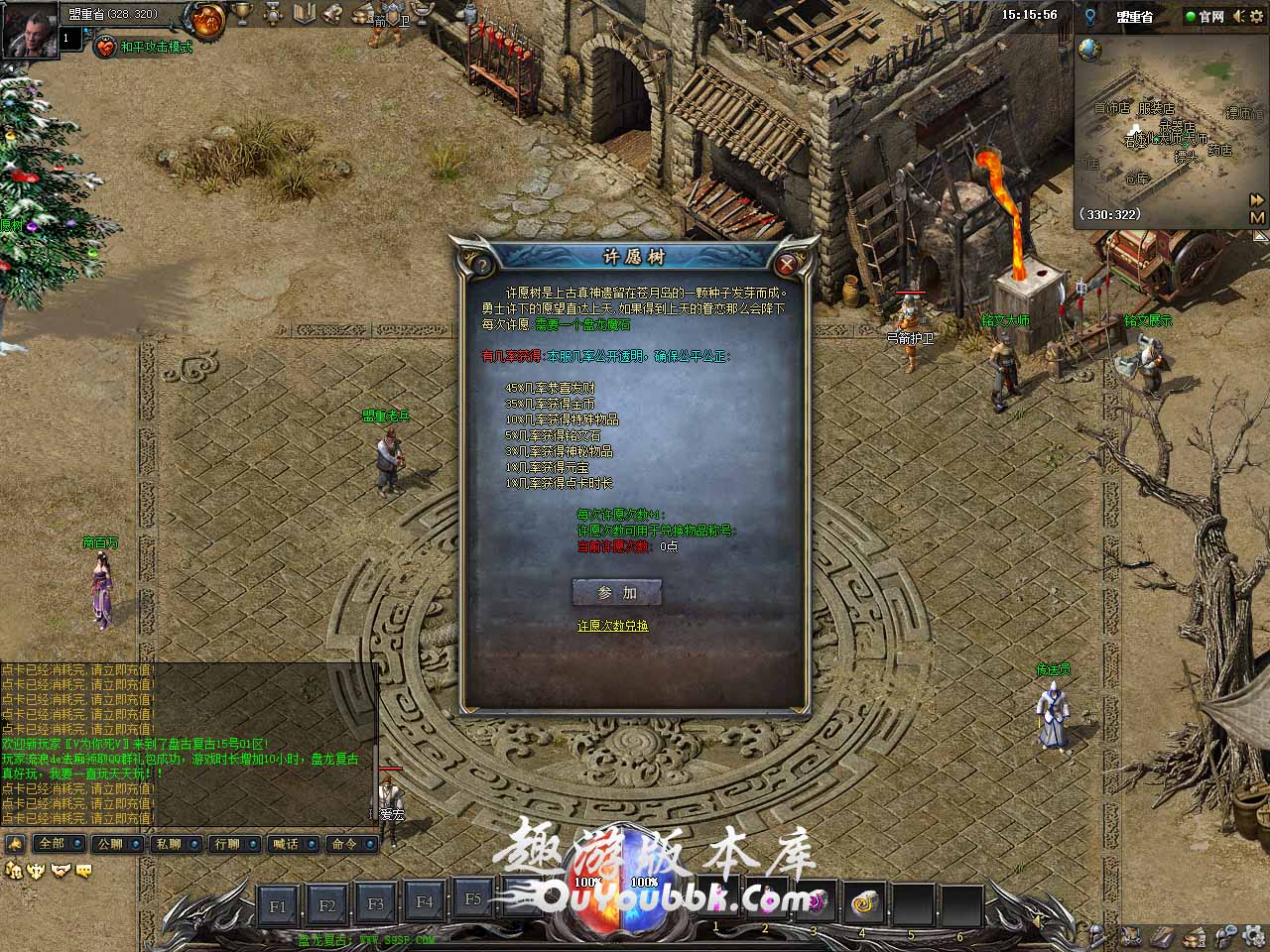Click the 参加 button to make a wish
This screenshot has height=952, width=1270.
[616, 592]
